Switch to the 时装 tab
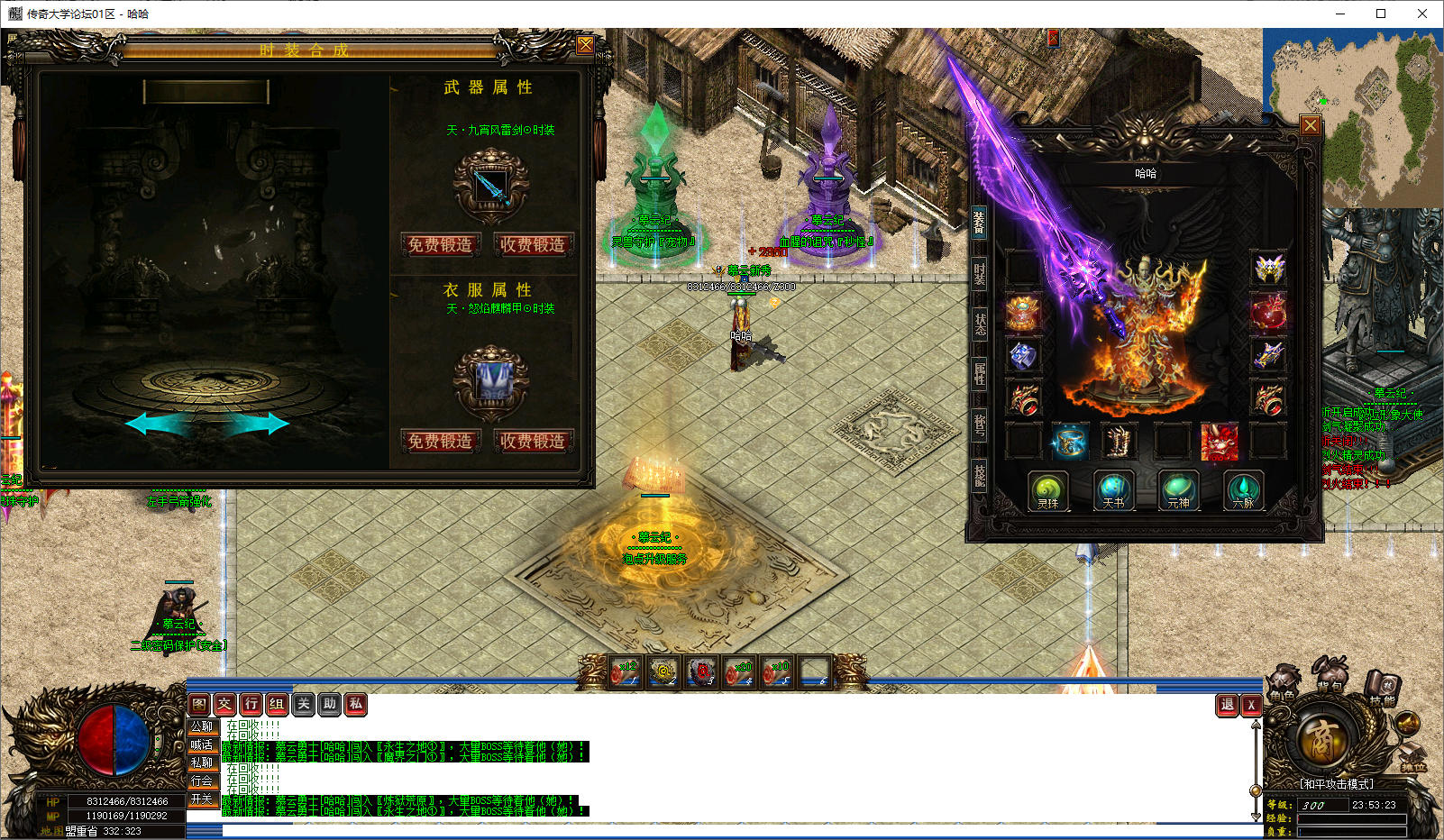Screen dimensions: 1444x840 (x=979, y=273)
